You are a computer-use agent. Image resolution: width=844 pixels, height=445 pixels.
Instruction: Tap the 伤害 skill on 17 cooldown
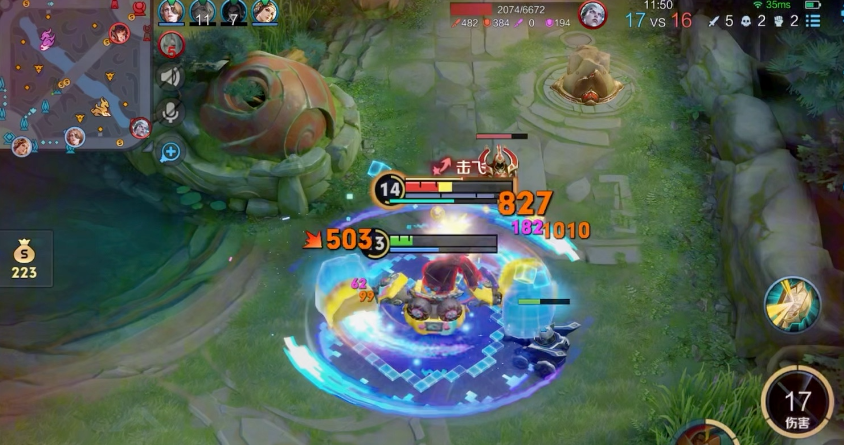[797, 403]
